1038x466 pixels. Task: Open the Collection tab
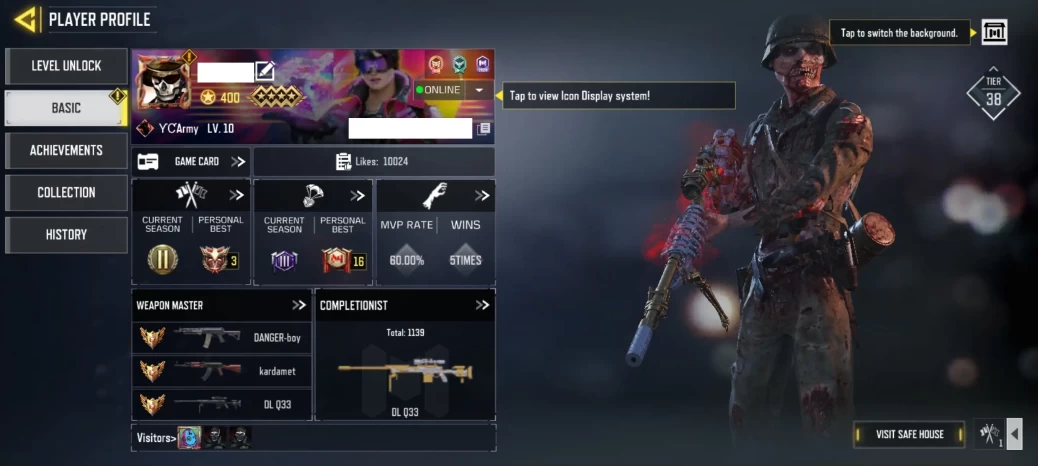pos(66,192)
